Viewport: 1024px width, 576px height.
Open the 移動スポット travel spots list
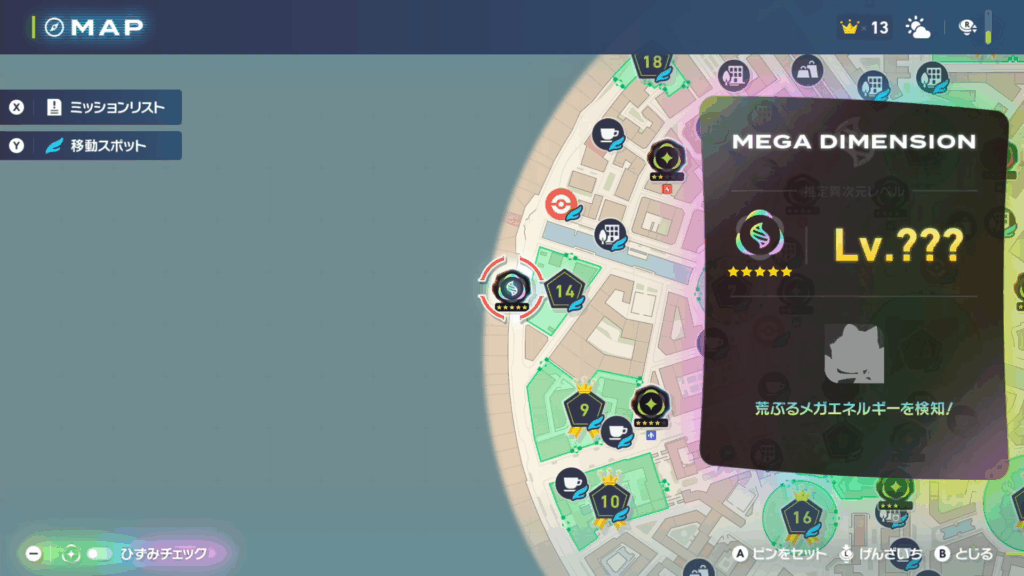click(x=95, y=146)
